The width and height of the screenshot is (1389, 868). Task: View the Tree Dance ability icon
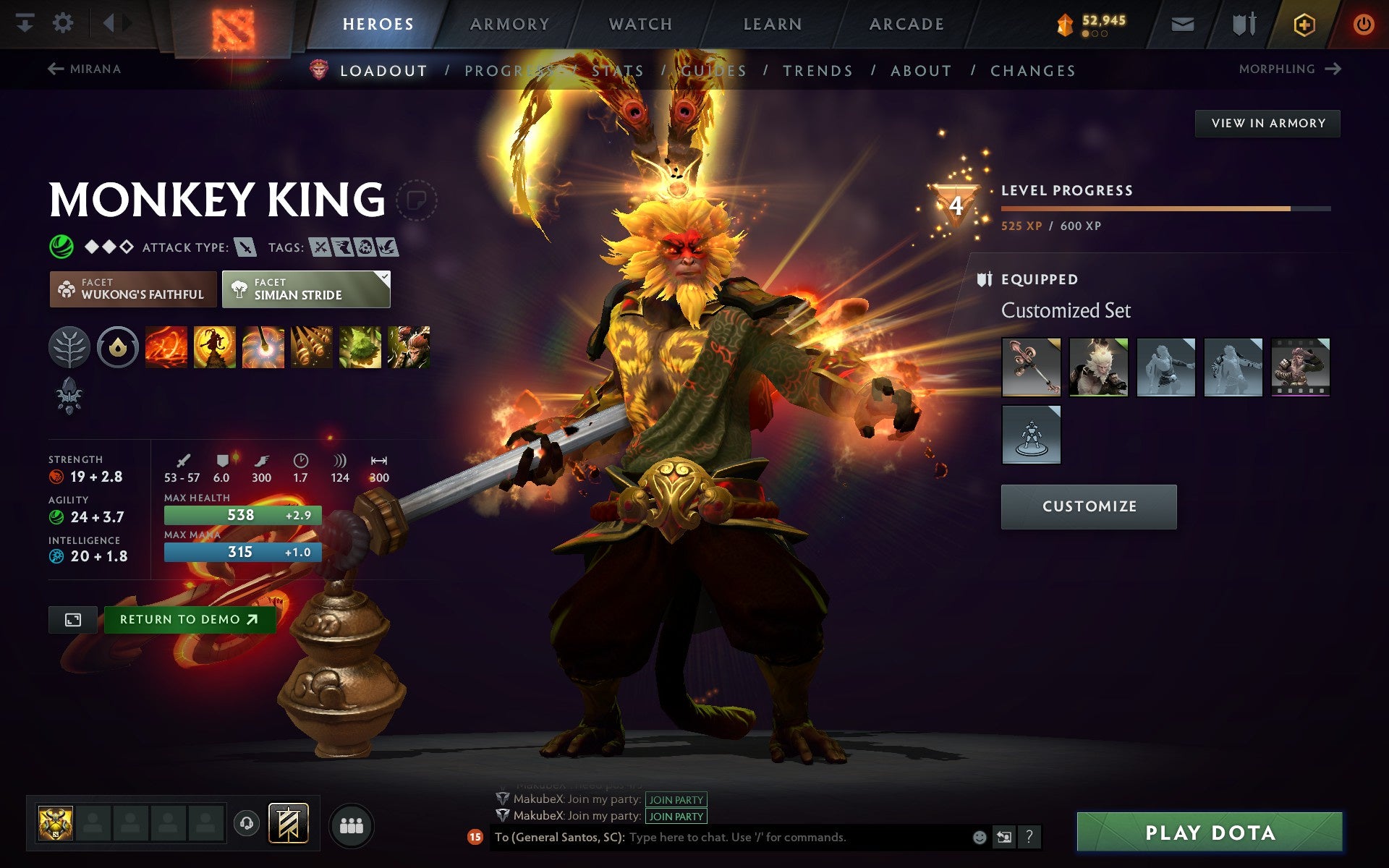pyautogui.click(x=215, y=346)
